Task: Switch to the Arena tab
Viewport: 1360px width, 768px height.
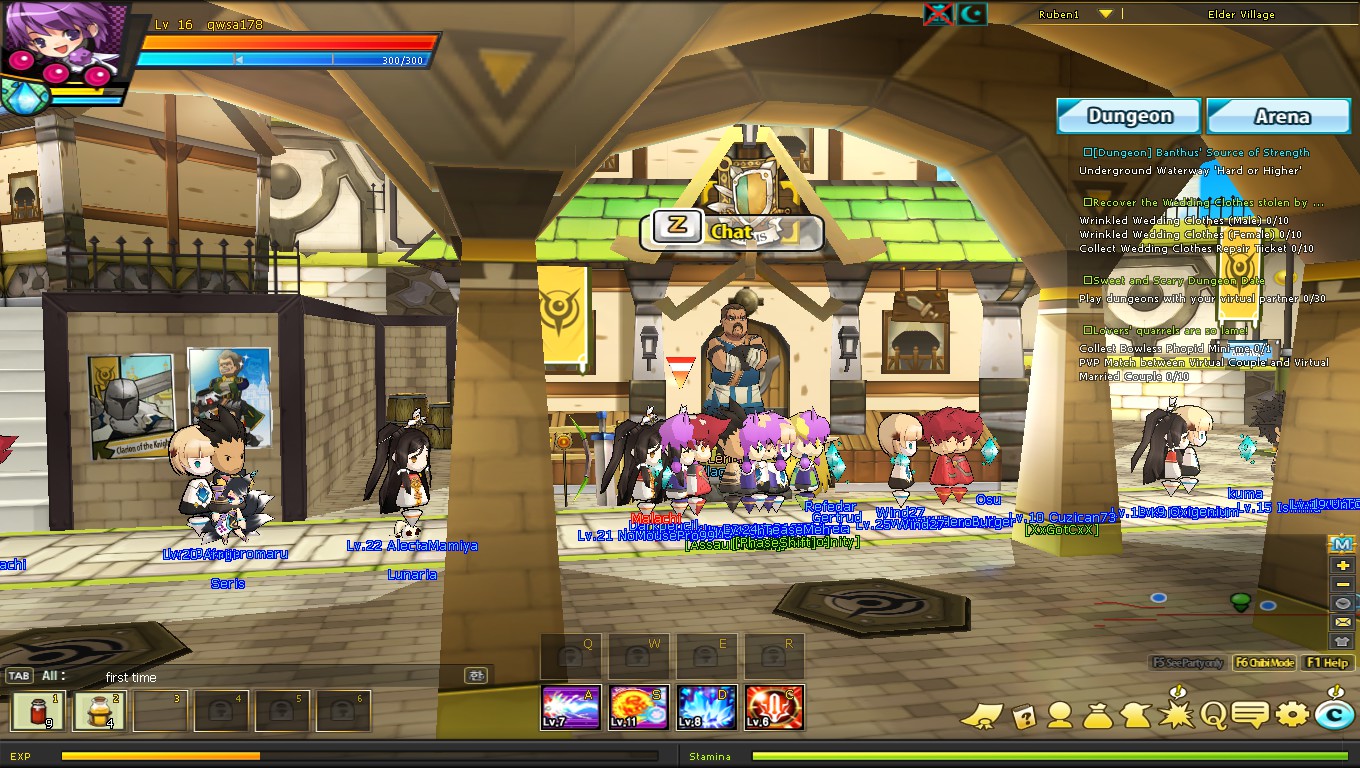Action: pyautogui.click(x=1278, y=116)
